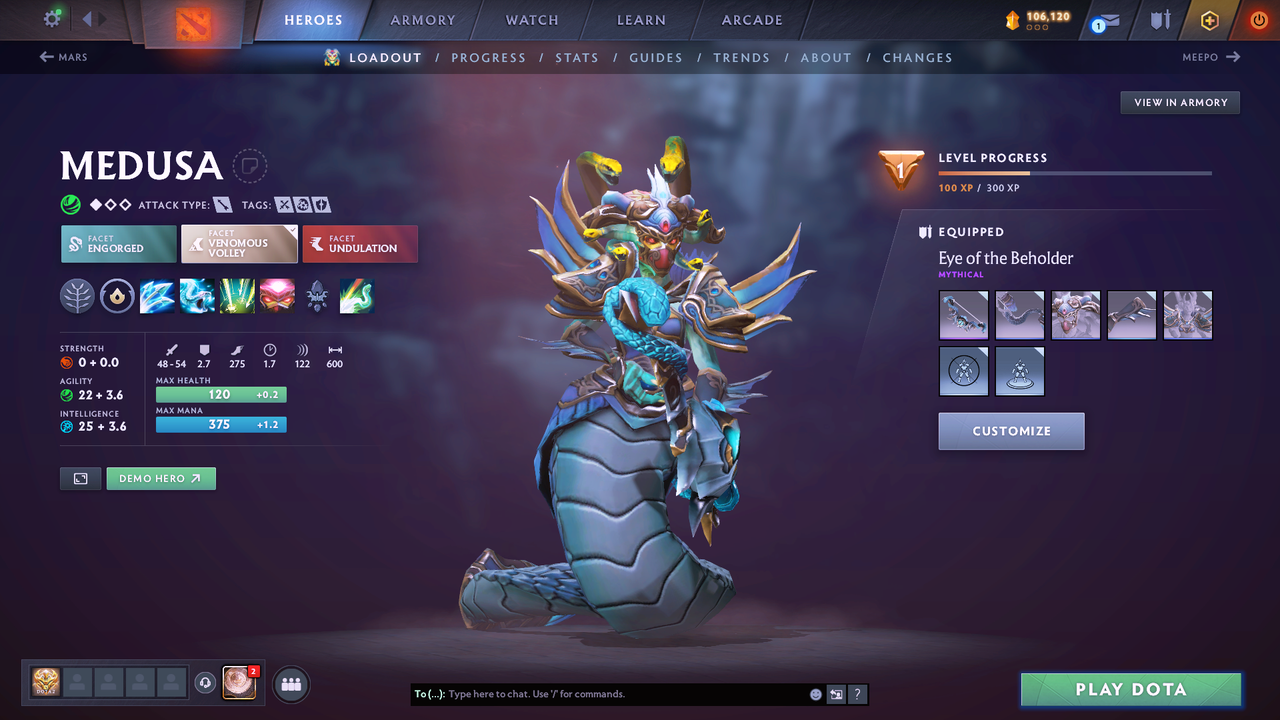Switch to the ARMORY tab
This screenshot has height=720, width=1280.
click(x=422, y=20)
